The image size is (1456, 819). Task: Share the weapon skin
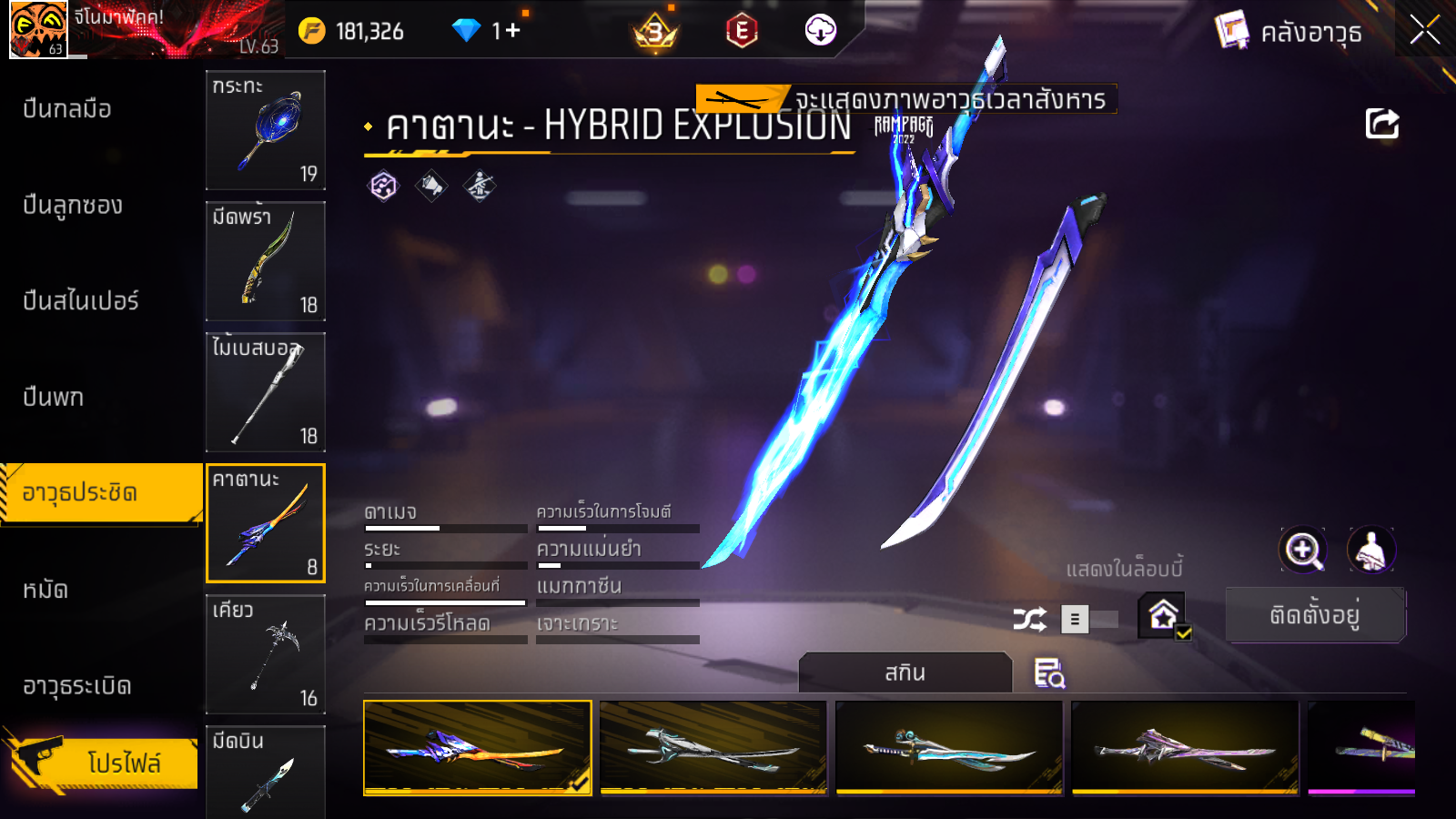click(x=1381, y=124)
